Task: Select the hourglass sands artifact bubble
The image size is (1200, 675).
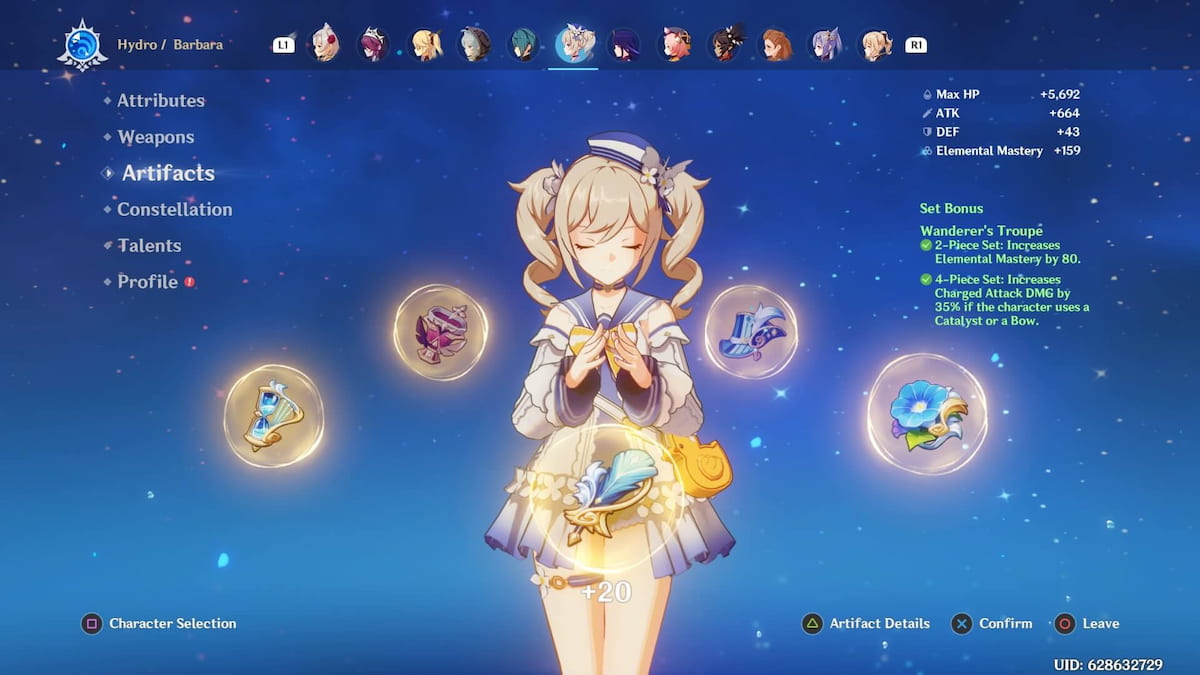Action: [x=273, y=415]
